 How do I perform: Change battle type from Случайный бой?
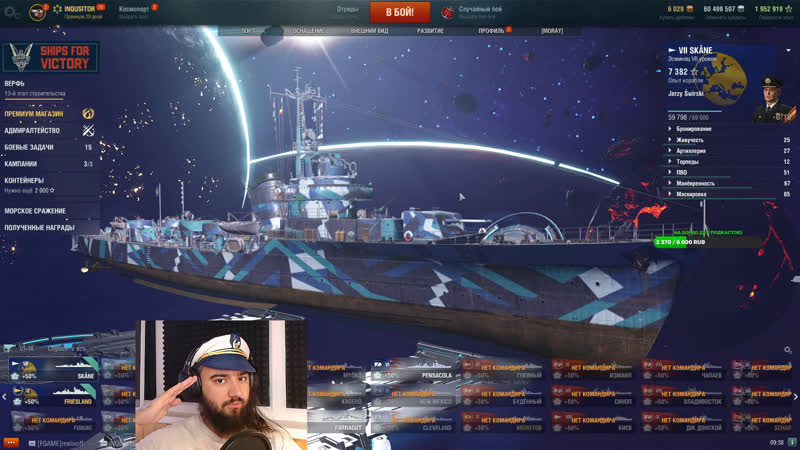coord(478,11)
